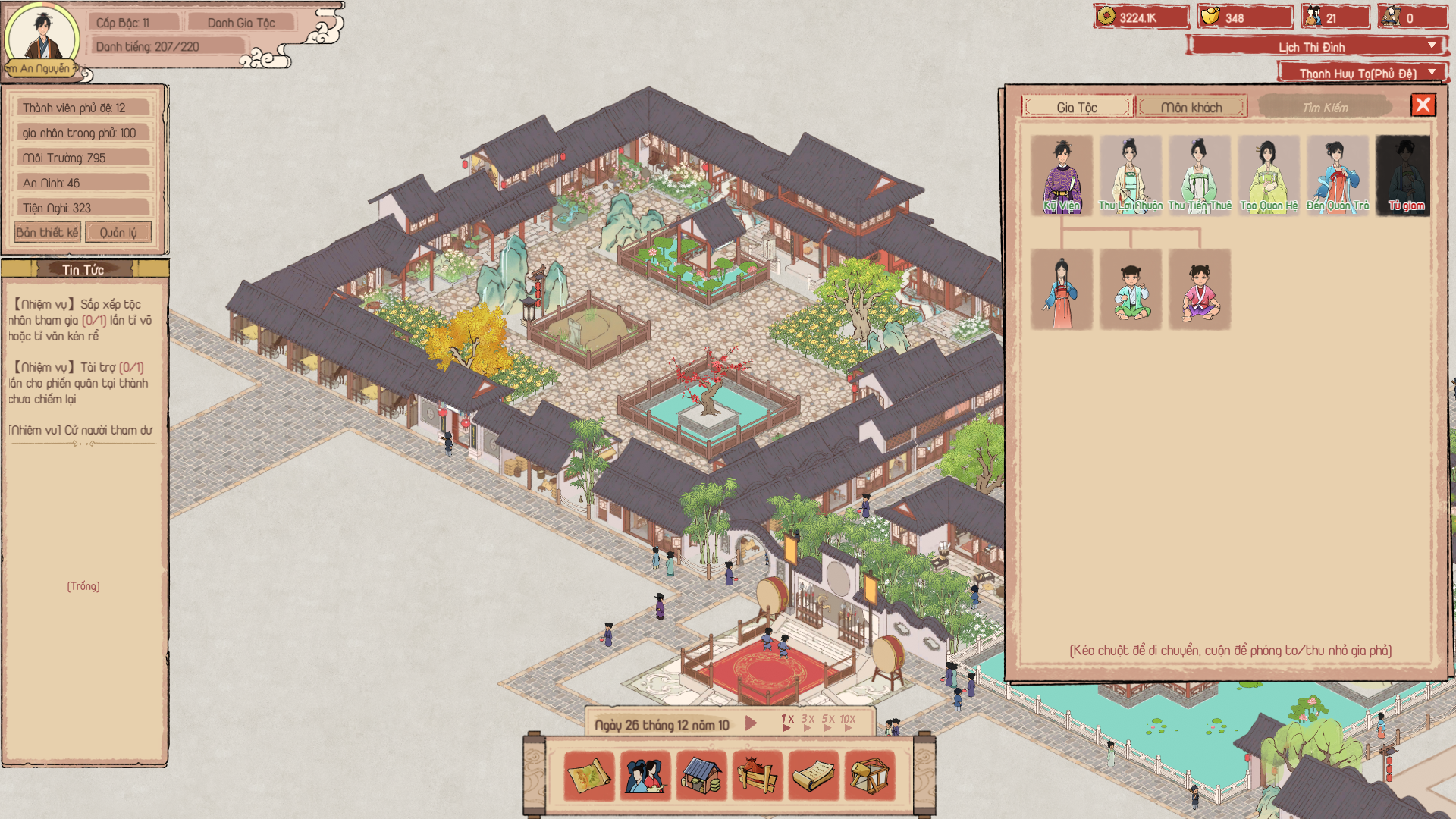Screen dimensions: 1456x819
Task: Switch to the Môn khách tab
Action: (x=1191, y=107)
